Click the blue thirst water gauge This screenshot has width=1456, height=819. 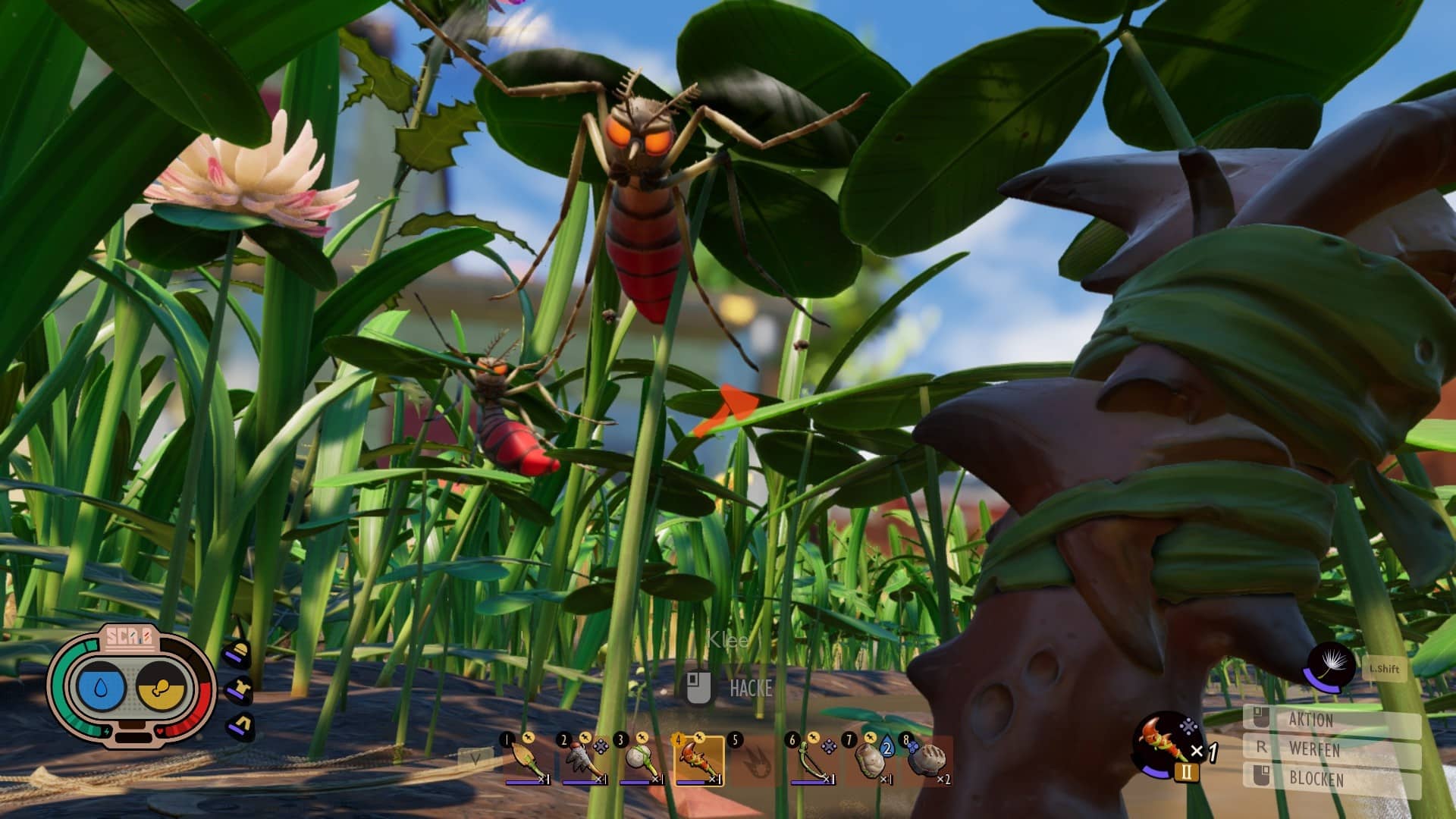(101, 687)
